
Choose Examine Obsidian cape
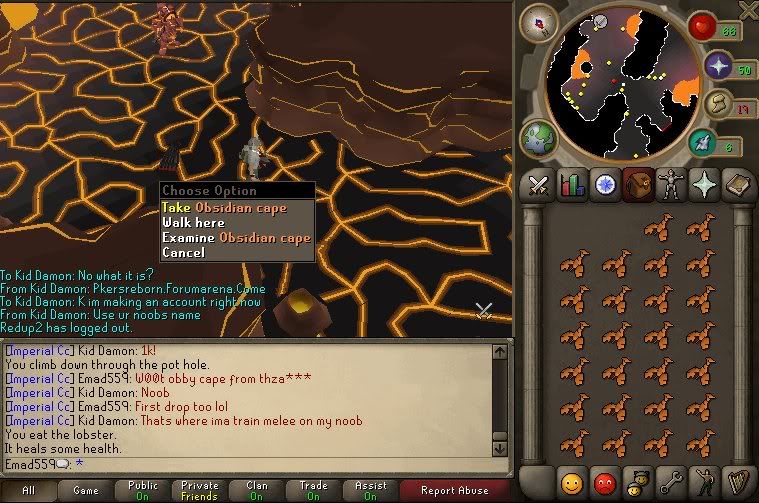click(236, 238)
